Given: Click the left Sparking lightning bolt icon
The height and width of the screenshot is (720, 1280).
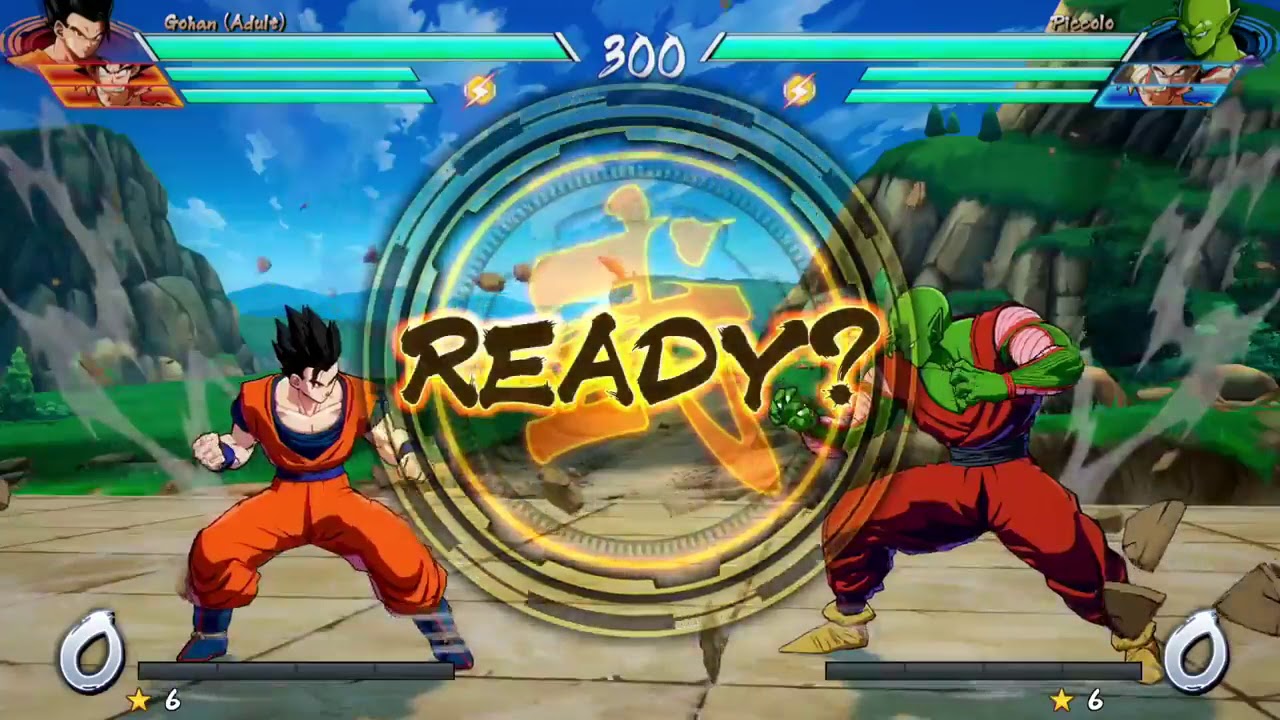Looking at the screenshot, I should [x=482, y=88].
